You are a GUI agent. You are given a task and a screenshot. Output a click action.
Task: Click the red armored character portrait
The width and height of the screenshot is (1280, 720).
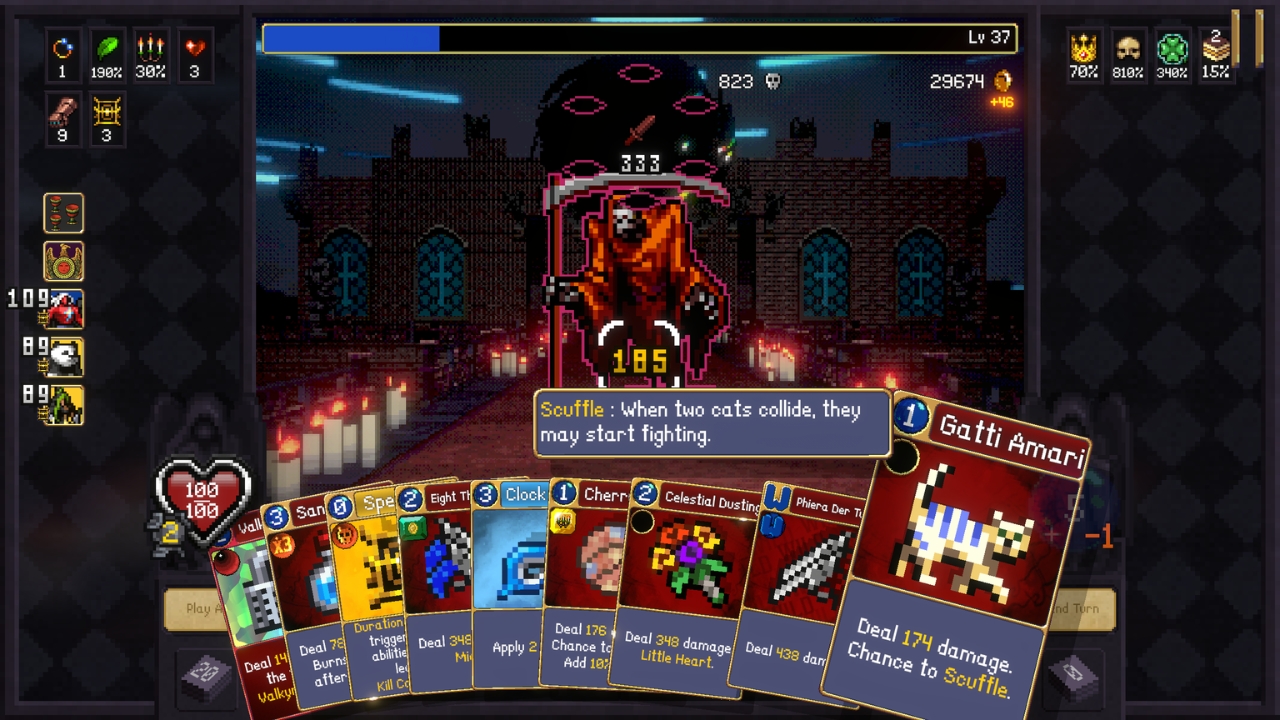[64, 309]
